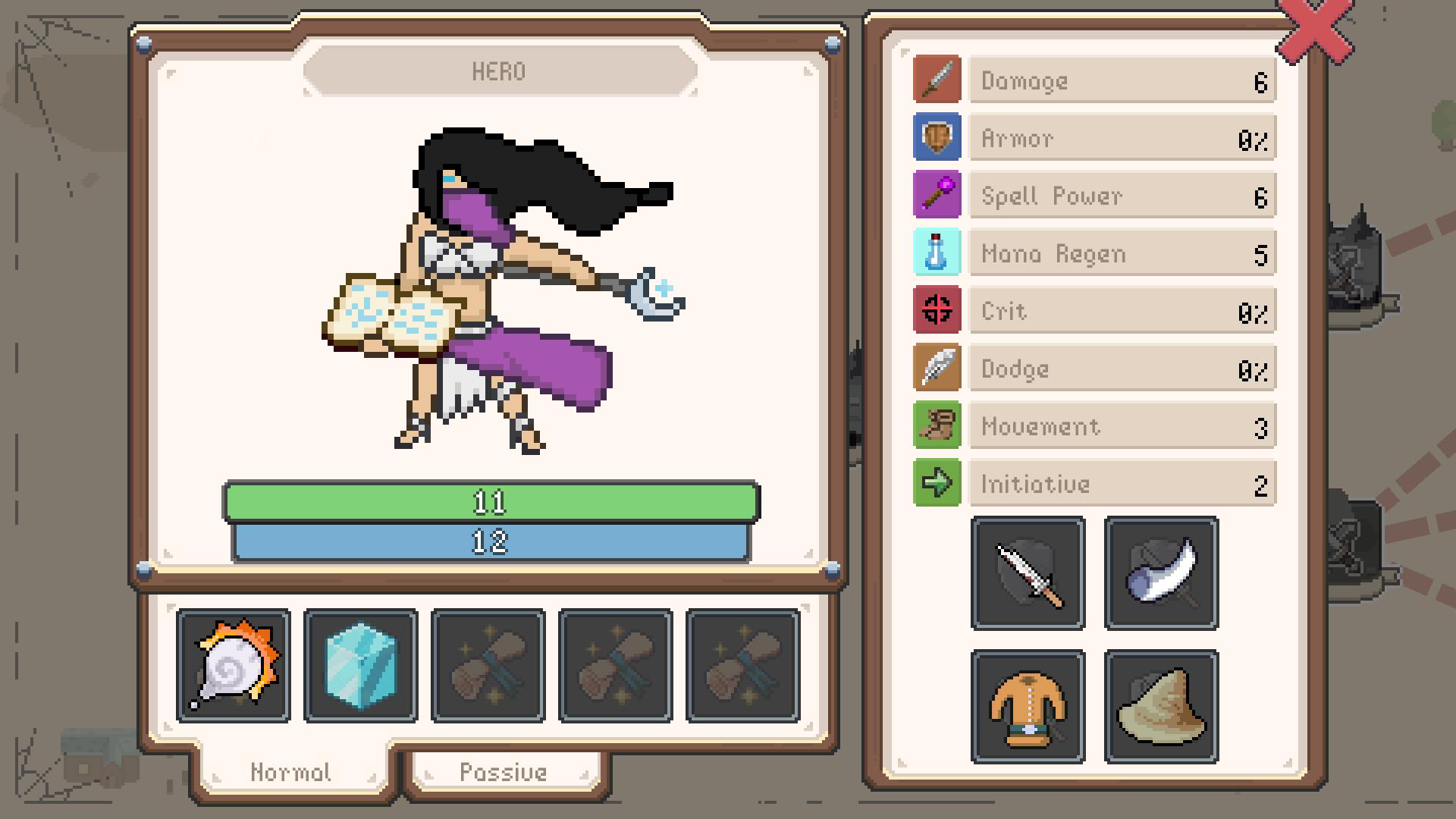This screenshot has width=1456, height=819.
Task: Click the first empty scroll ability slot
Action: pyautogui.click(x=488, y=665)
